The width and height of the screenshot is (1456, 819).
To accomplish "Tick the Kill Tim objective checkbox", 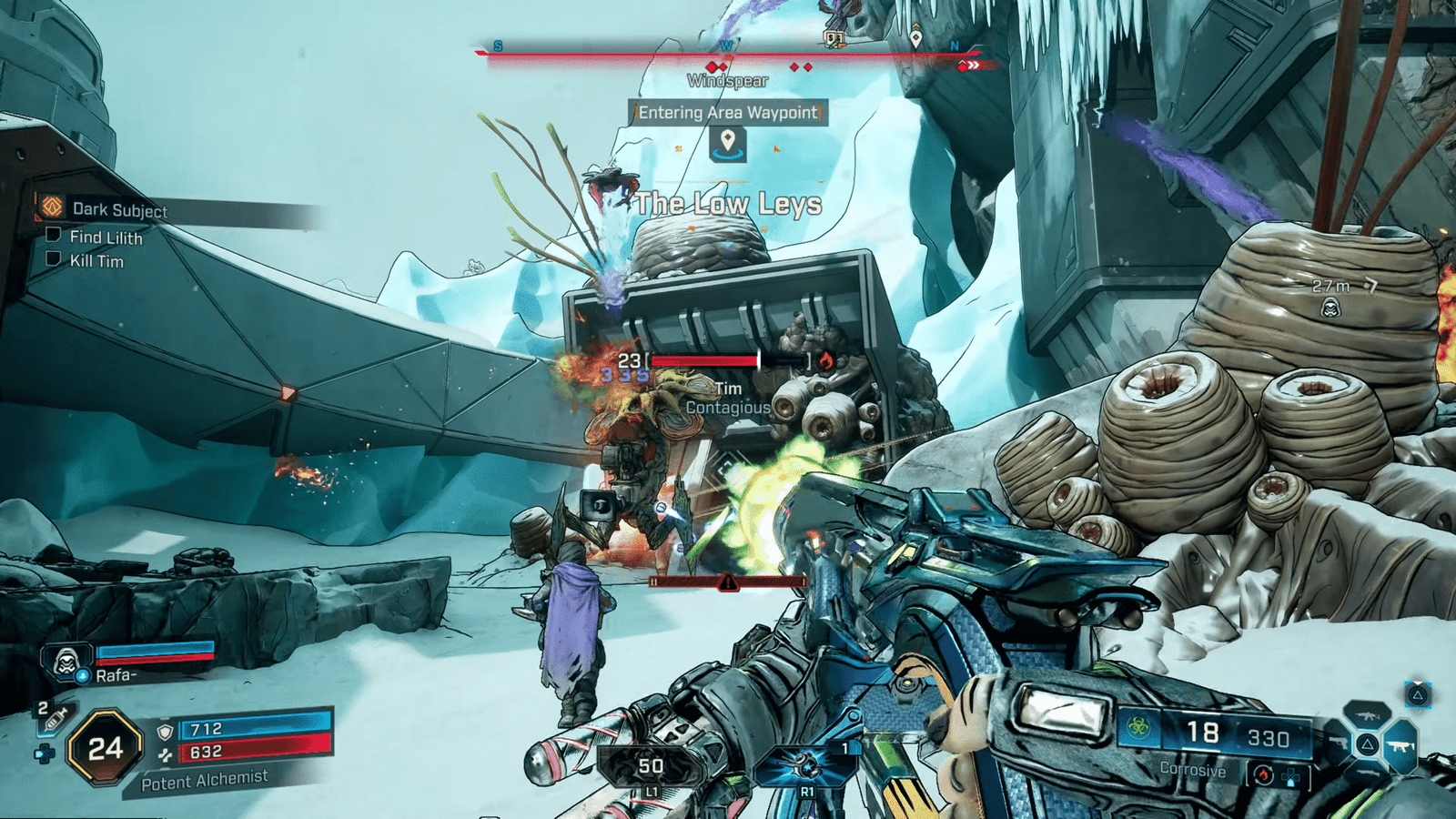I will point(54,259).
